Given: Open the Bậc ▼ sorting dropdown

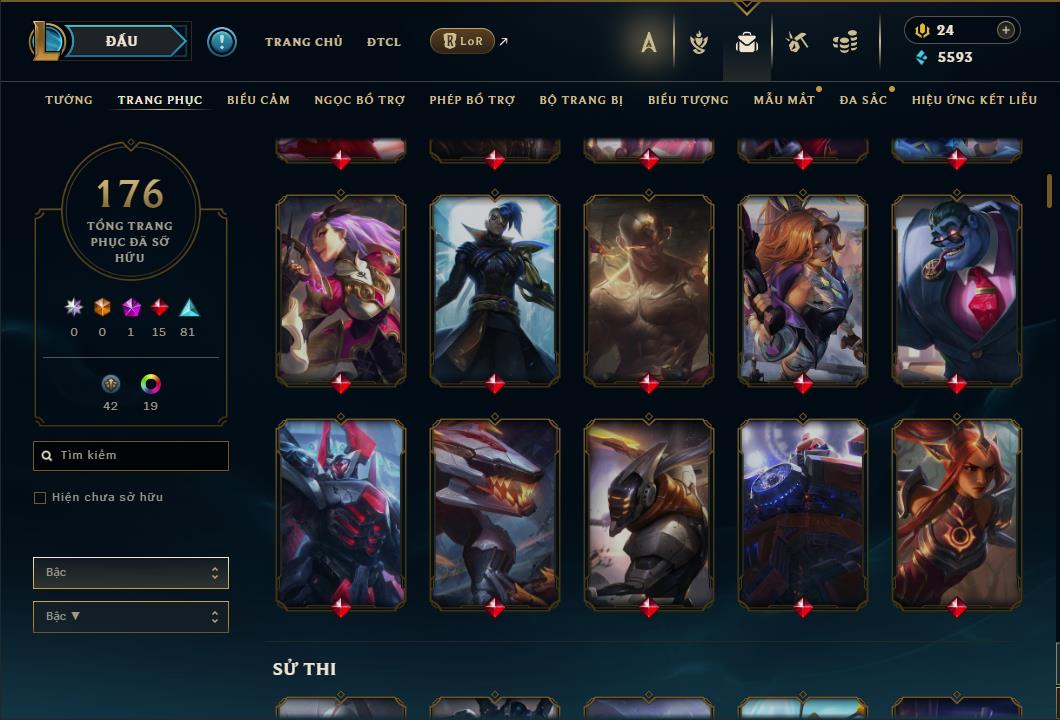Looking at the screenshot, I should pos(131,617).
